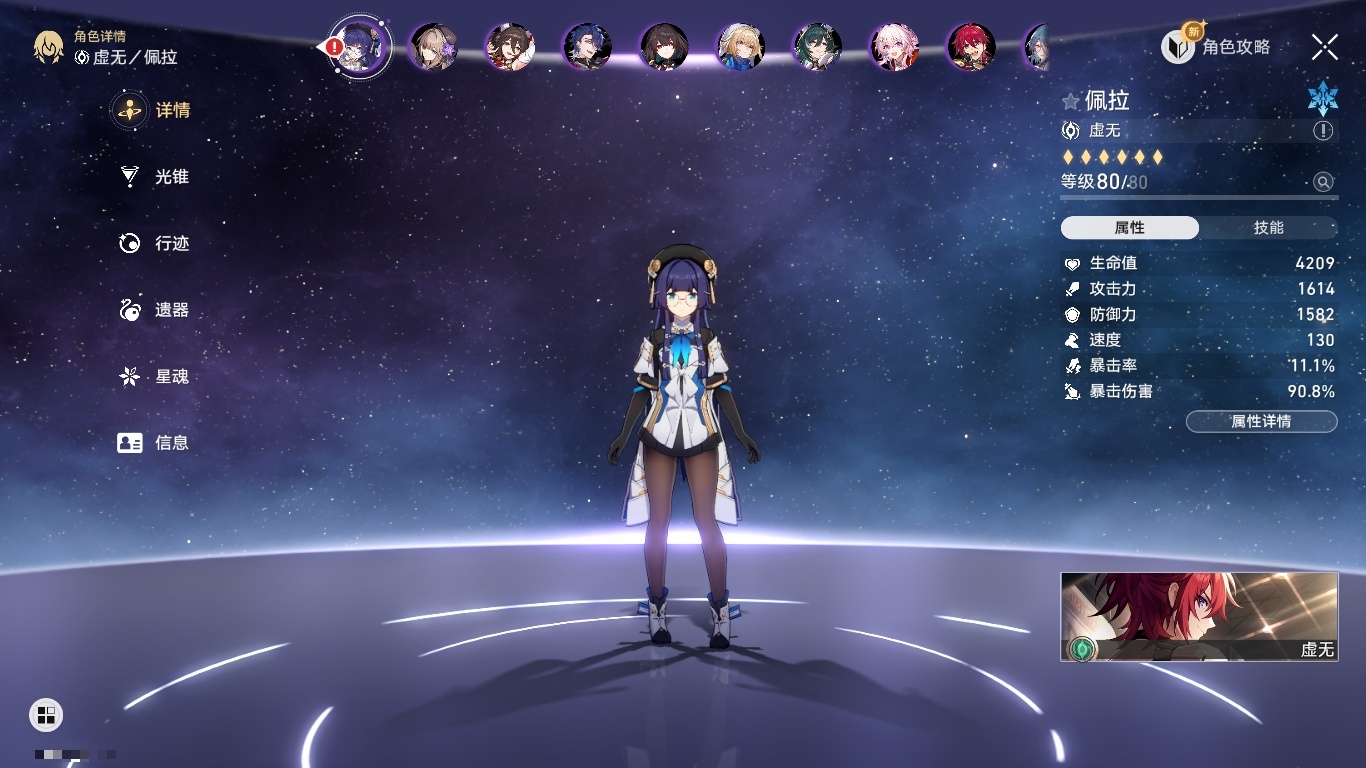Viewport: 1366px width, 768px height.
Task: Favorite 佩拉 with the star icon
Action: click(x=1071, y=101)
